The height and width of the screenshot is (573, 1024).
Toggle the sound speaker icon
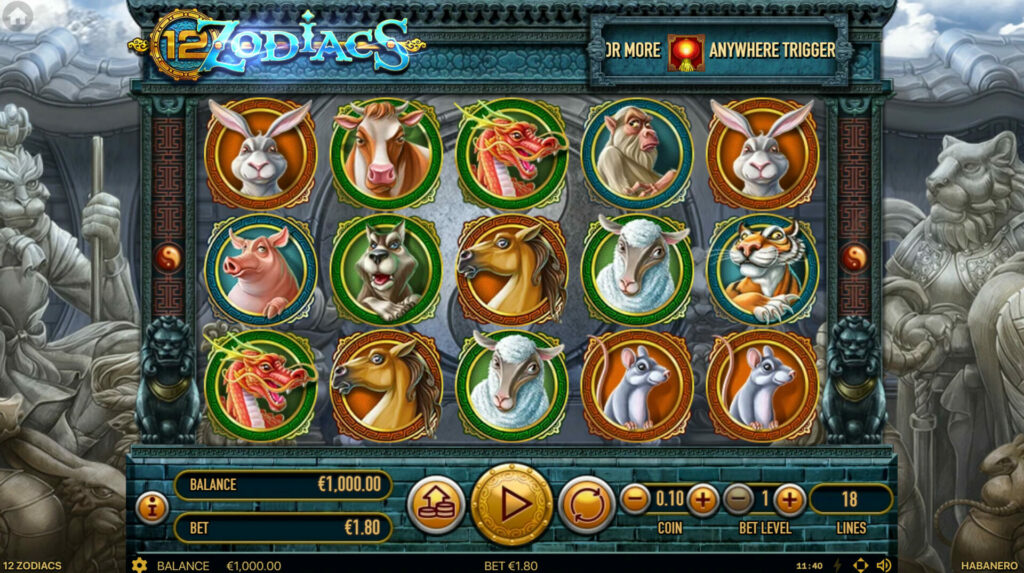pyautogui.click(x=883, y=565)
